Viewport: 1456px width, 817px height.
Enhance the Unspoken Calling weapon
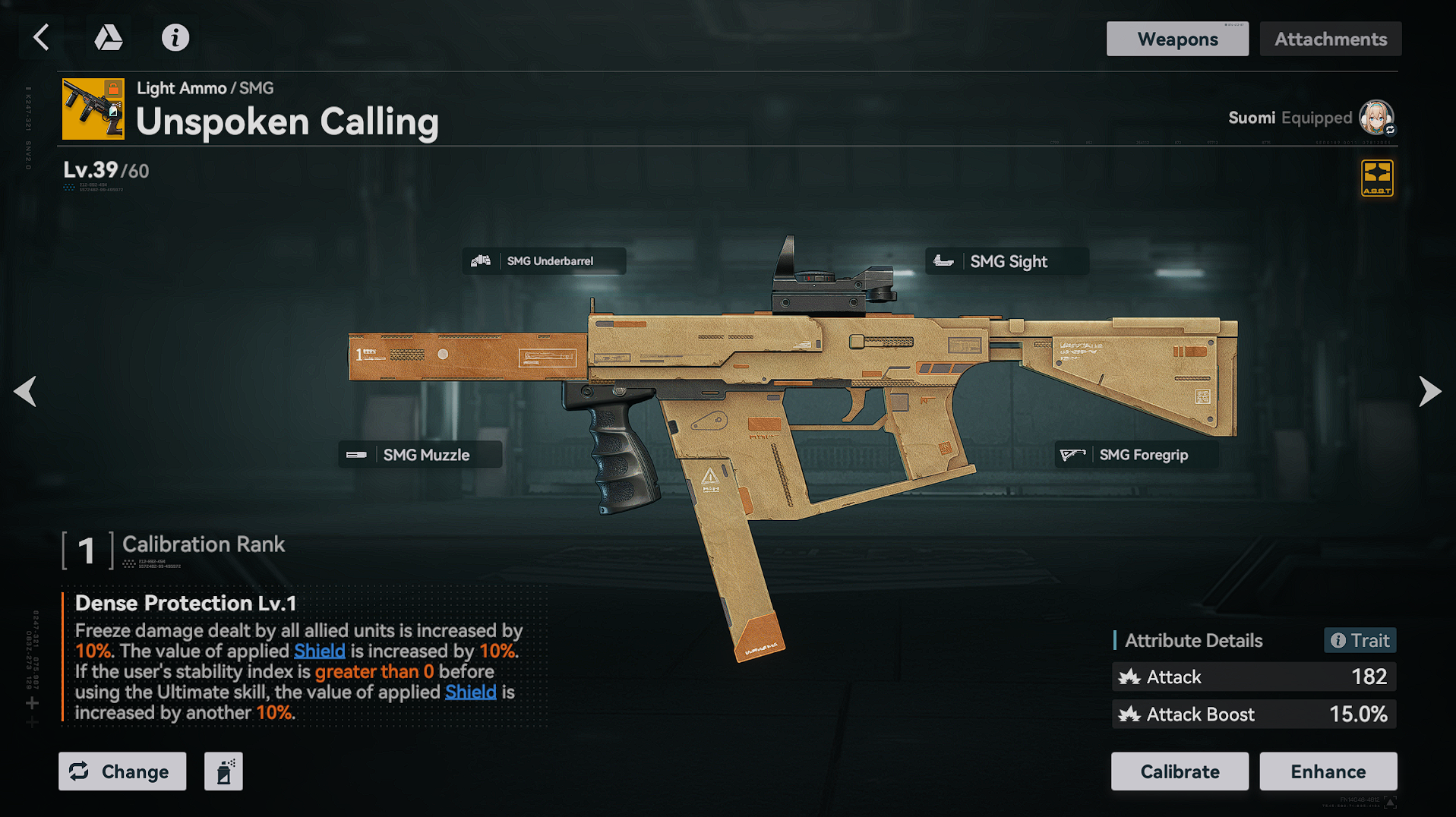1328,771
